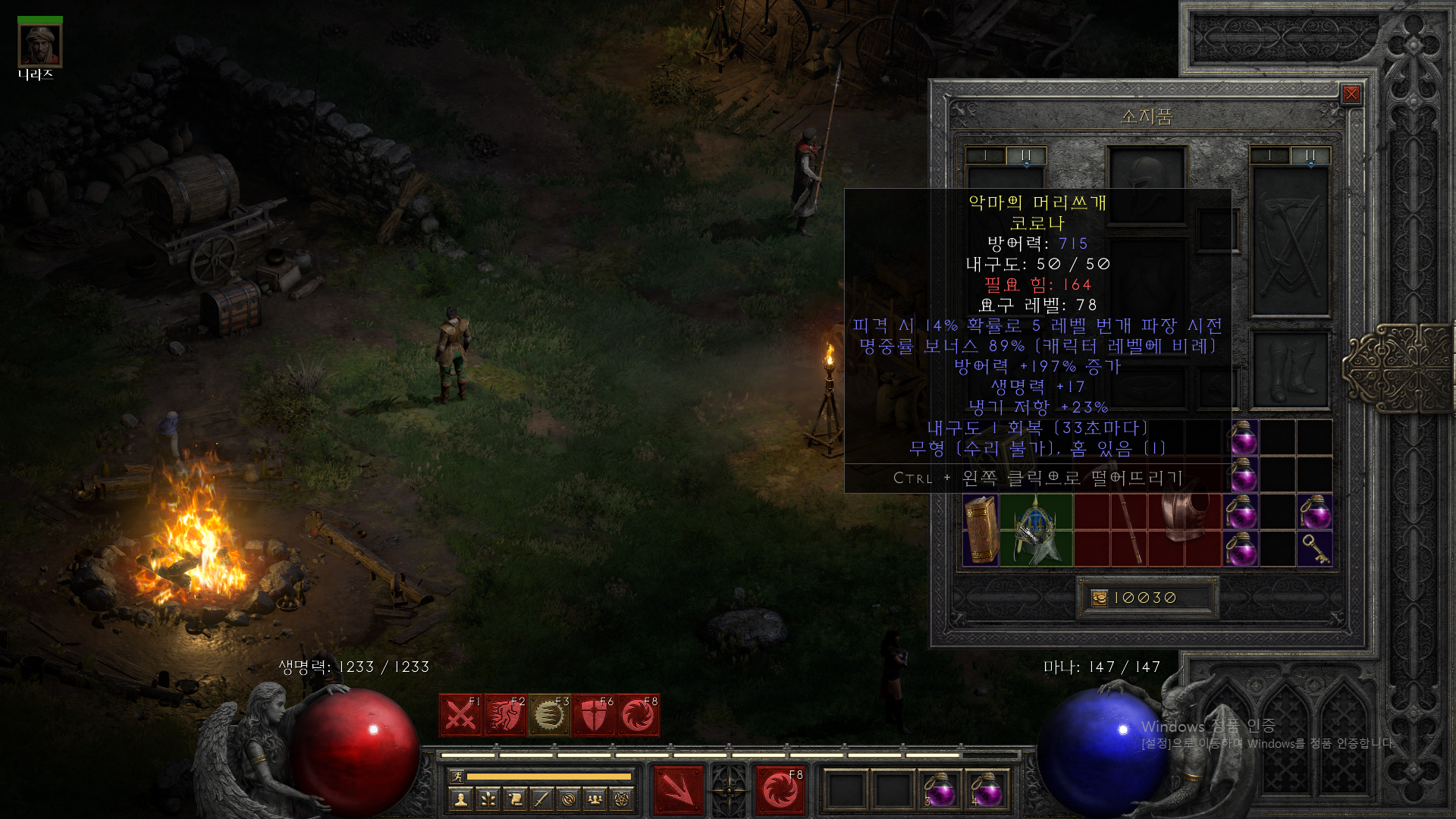This screenshot has width=1456, height=819.
Task: Switch left weapon set to tab II
Action: point(1026,155)
